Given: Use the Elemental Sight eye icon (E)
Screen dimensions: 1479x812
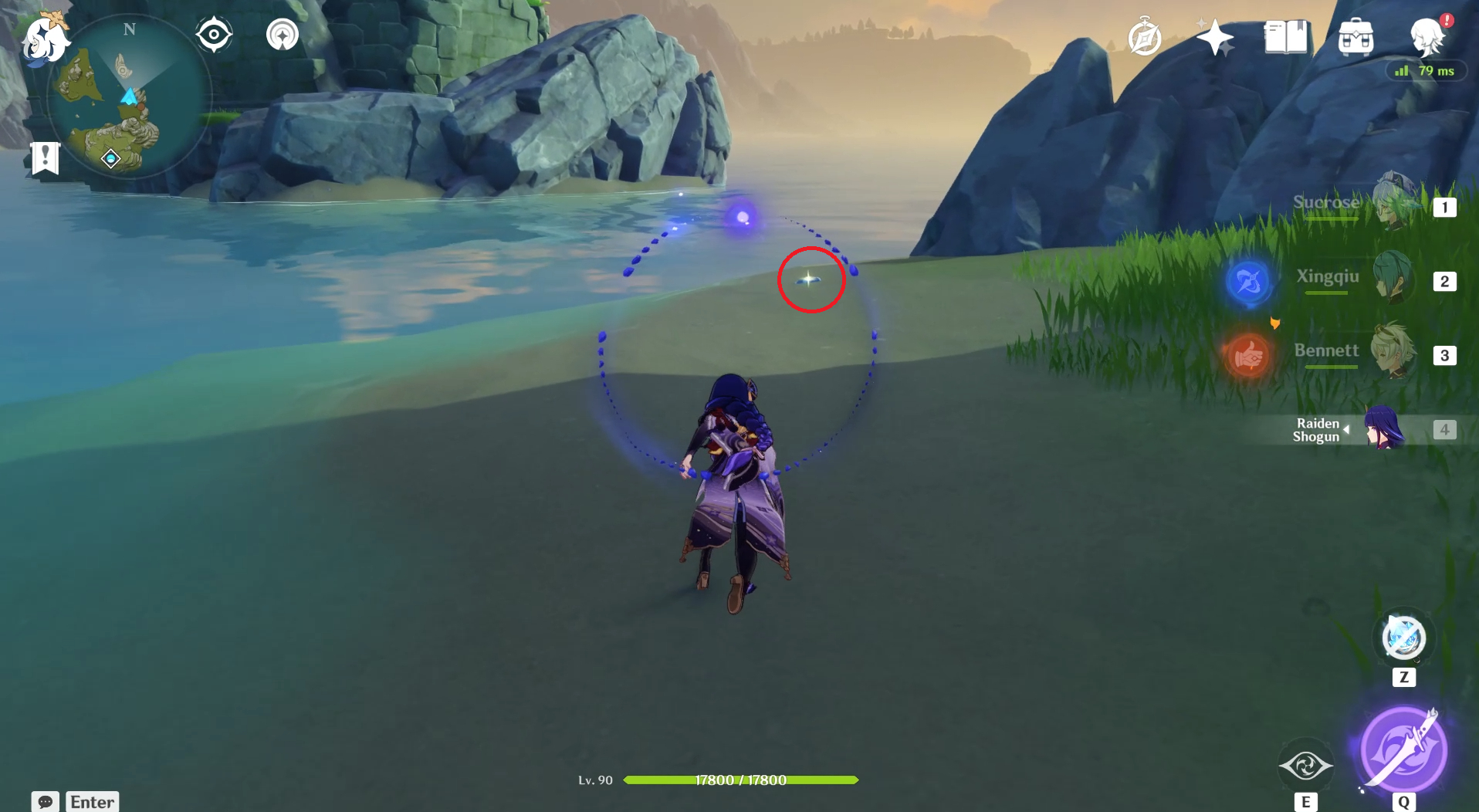Looking at the screenshot, I should [x=1306, y=766].
